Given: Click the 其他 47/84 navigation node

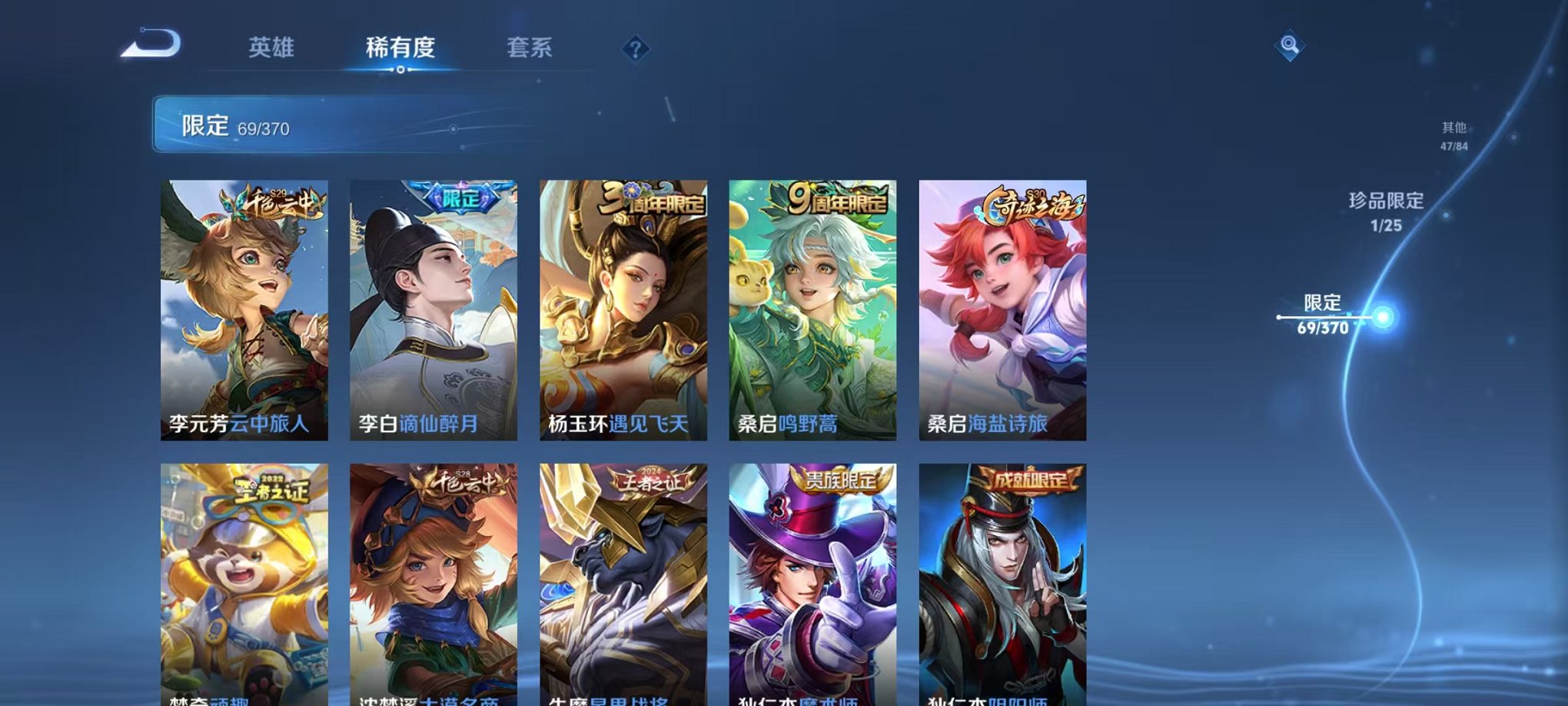Looking at the screenshot, I should coord(1453,136).
